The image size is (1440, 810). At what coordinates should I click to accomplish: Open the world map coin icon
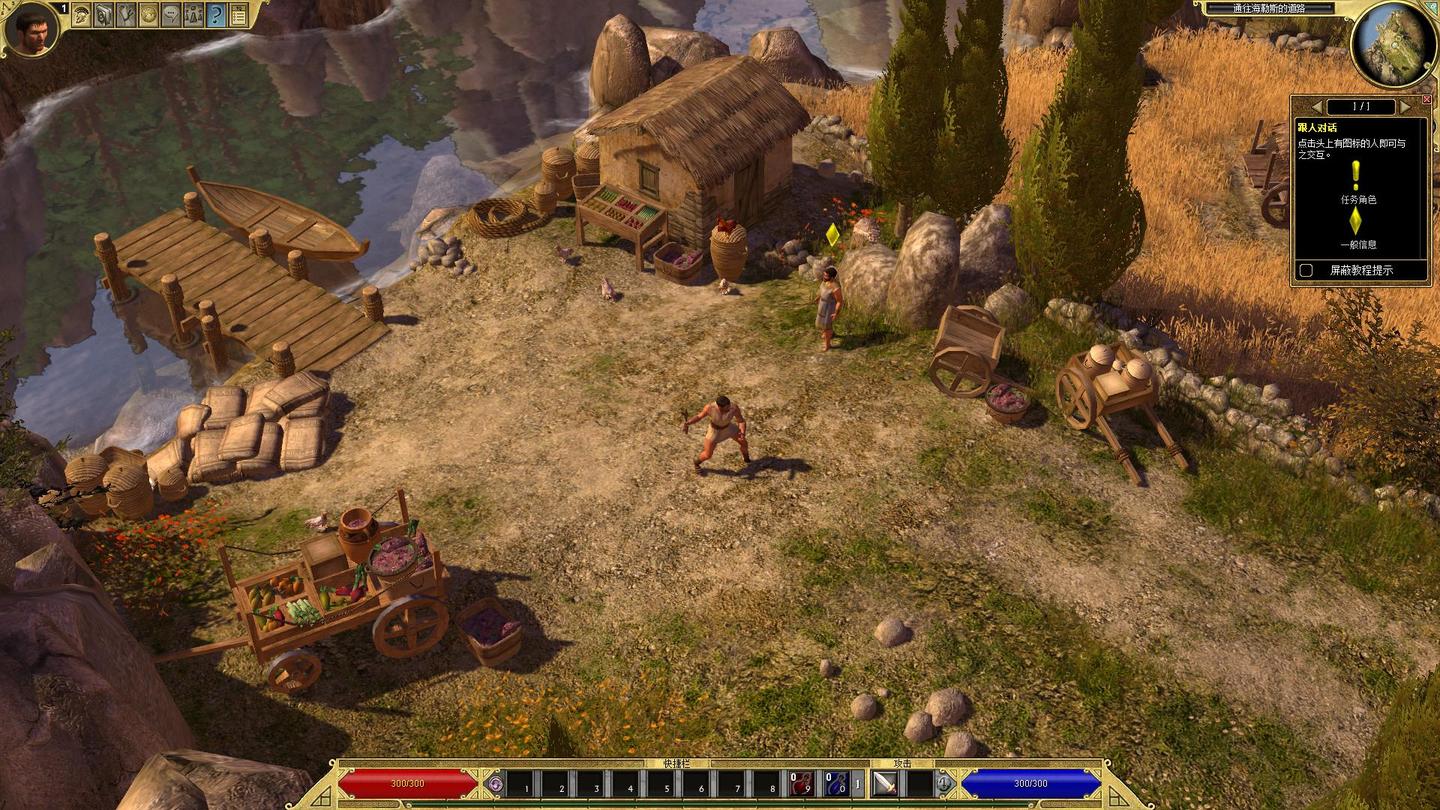point(148,14)
